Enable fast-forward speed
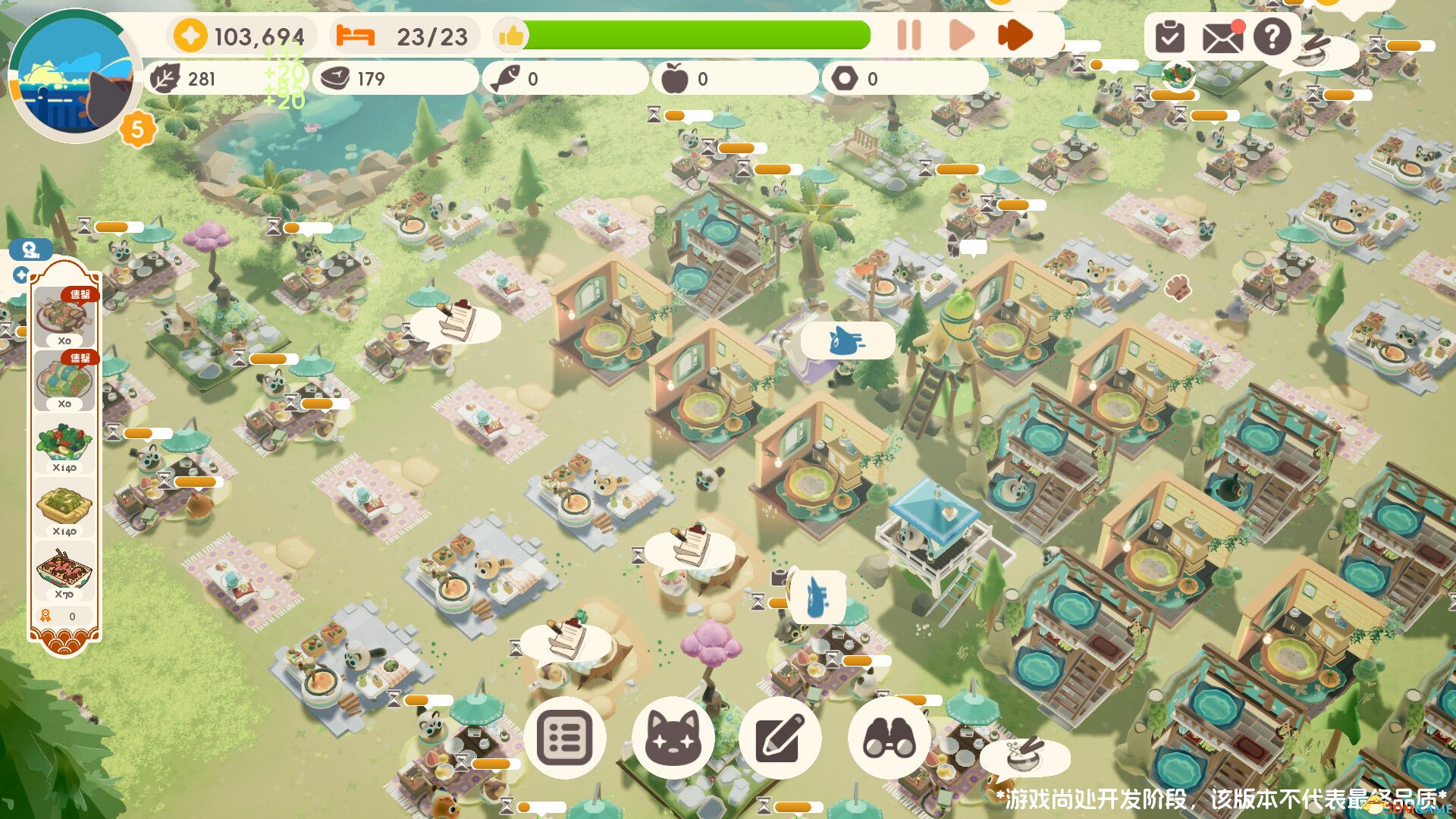This screenshot has height=819, width=1456. tap(1014, 34)
